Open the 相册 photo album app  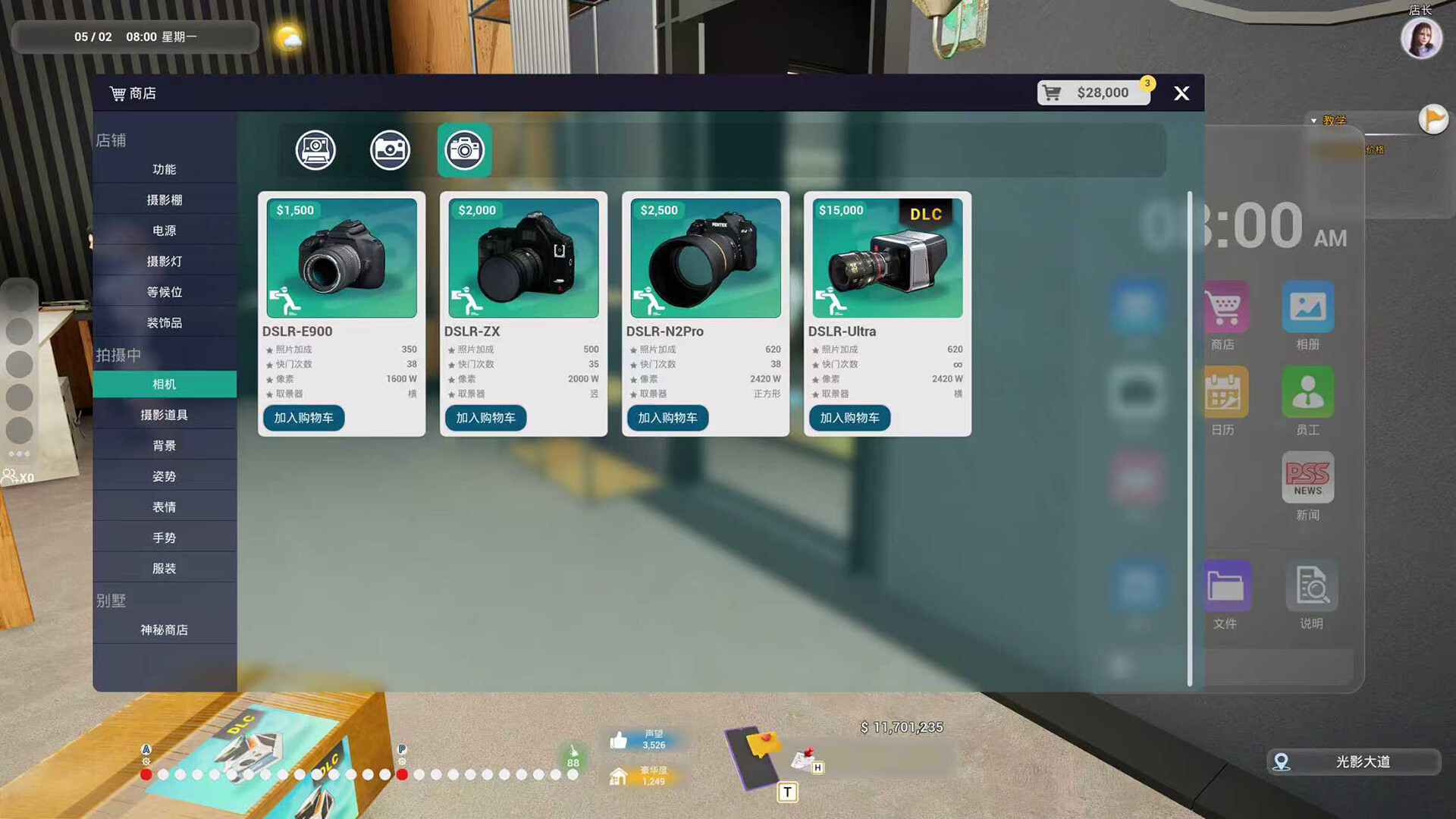tap(1307, 307)
